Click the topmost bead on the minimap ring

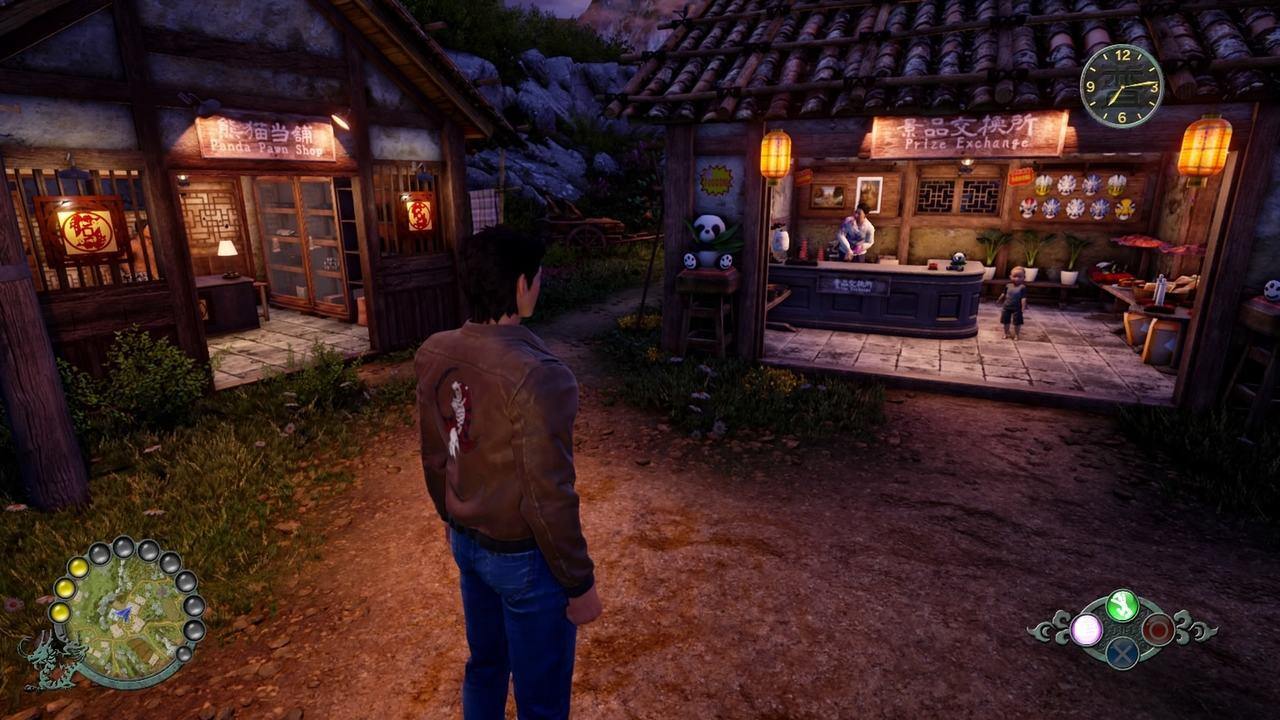124,547
